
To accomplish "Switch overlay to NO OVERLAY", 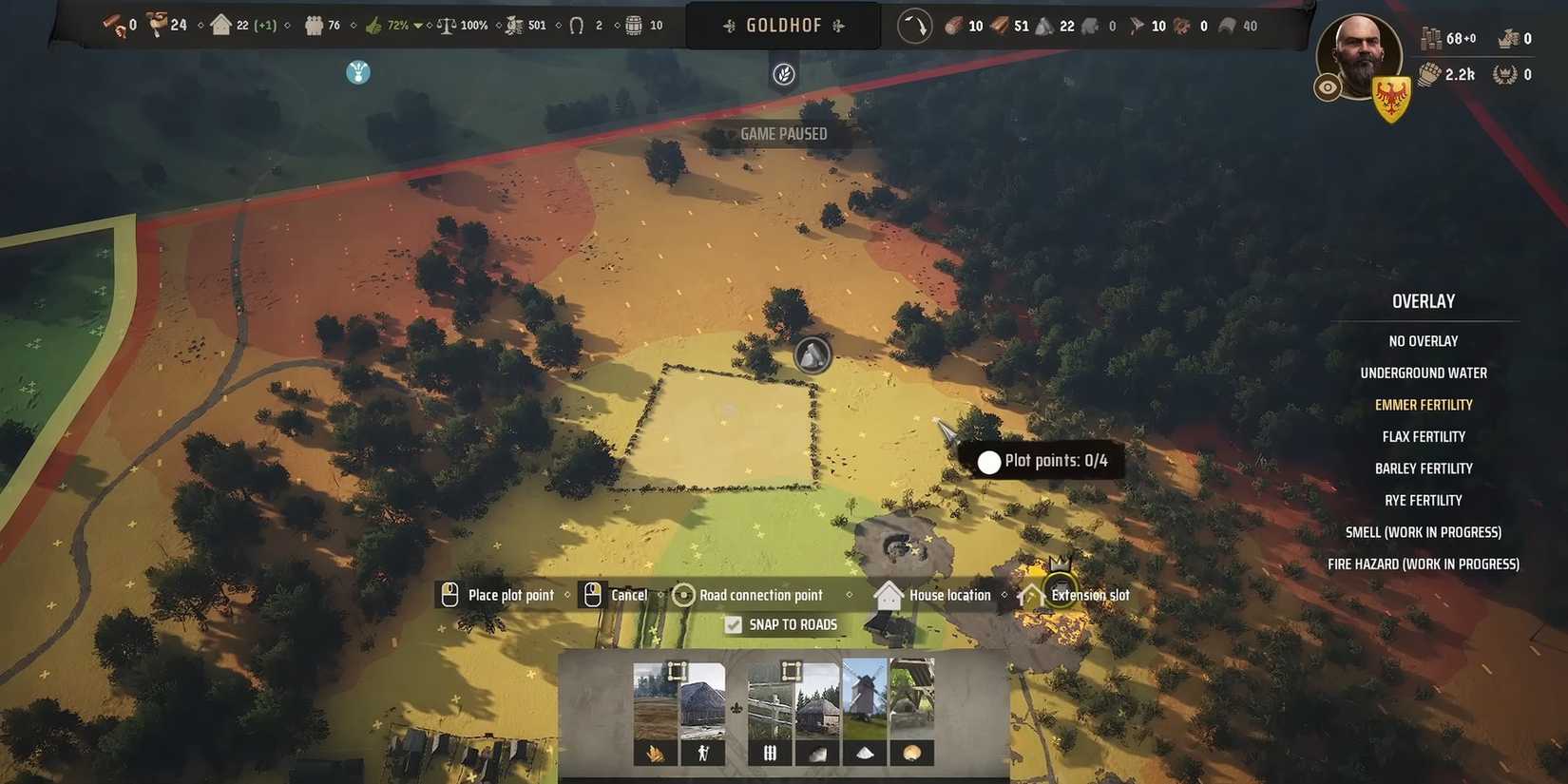I will [x=1424, y=340].
